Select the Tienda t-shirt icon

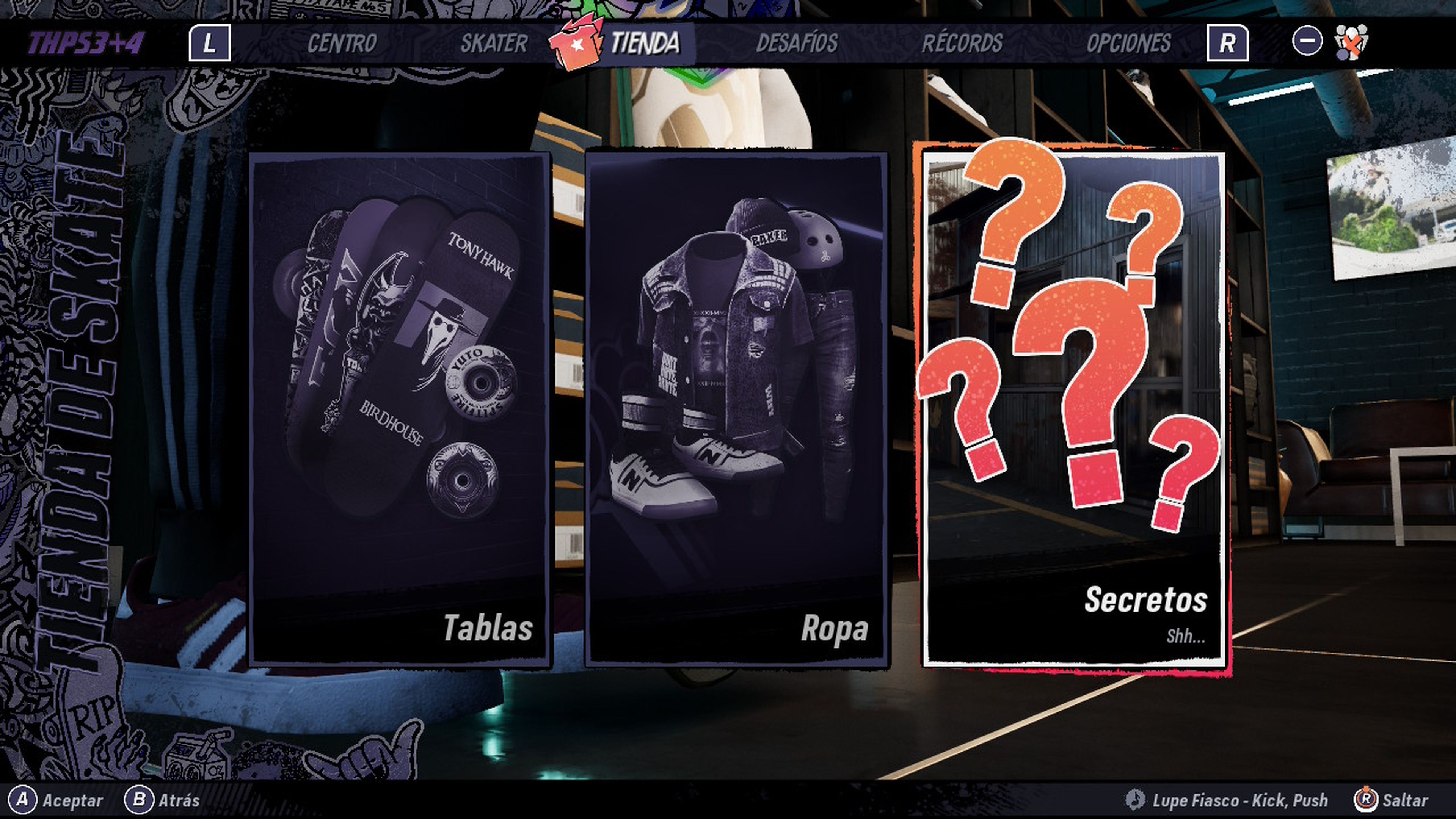point(576,44)
